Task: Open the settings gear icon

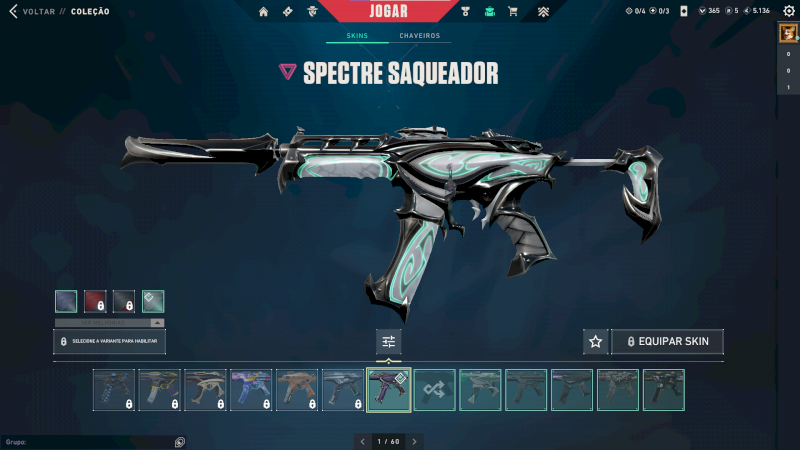Action: tap(788, 11)
